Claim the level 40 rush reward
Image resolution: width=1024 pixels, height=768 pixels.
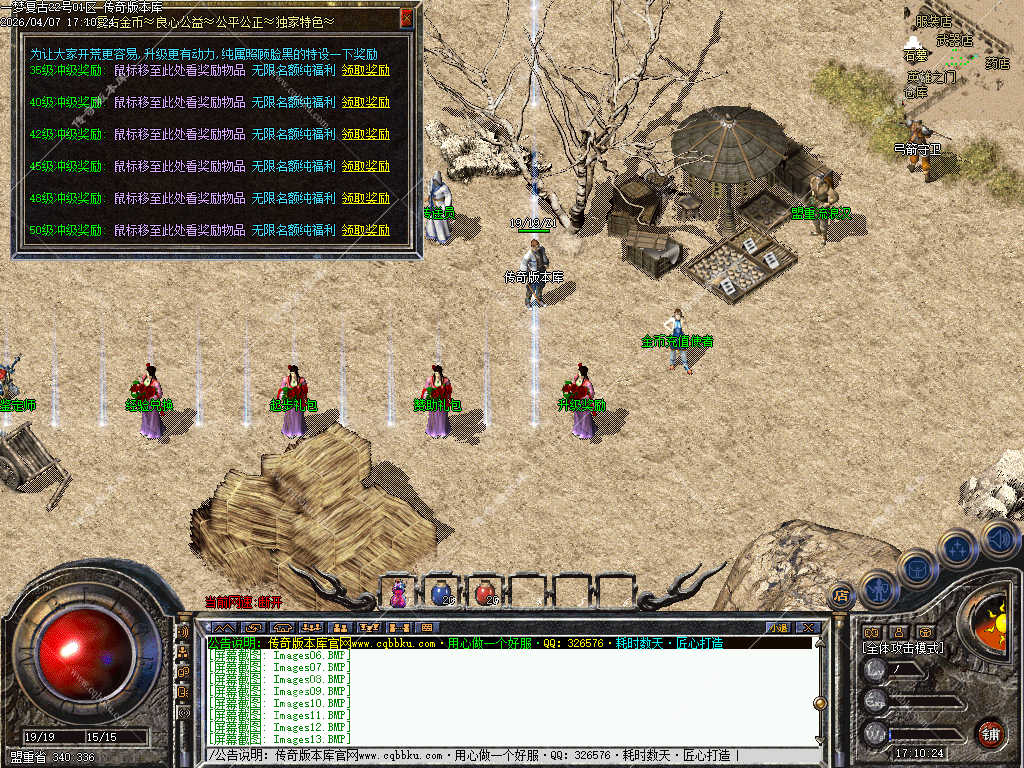[366, 102]
